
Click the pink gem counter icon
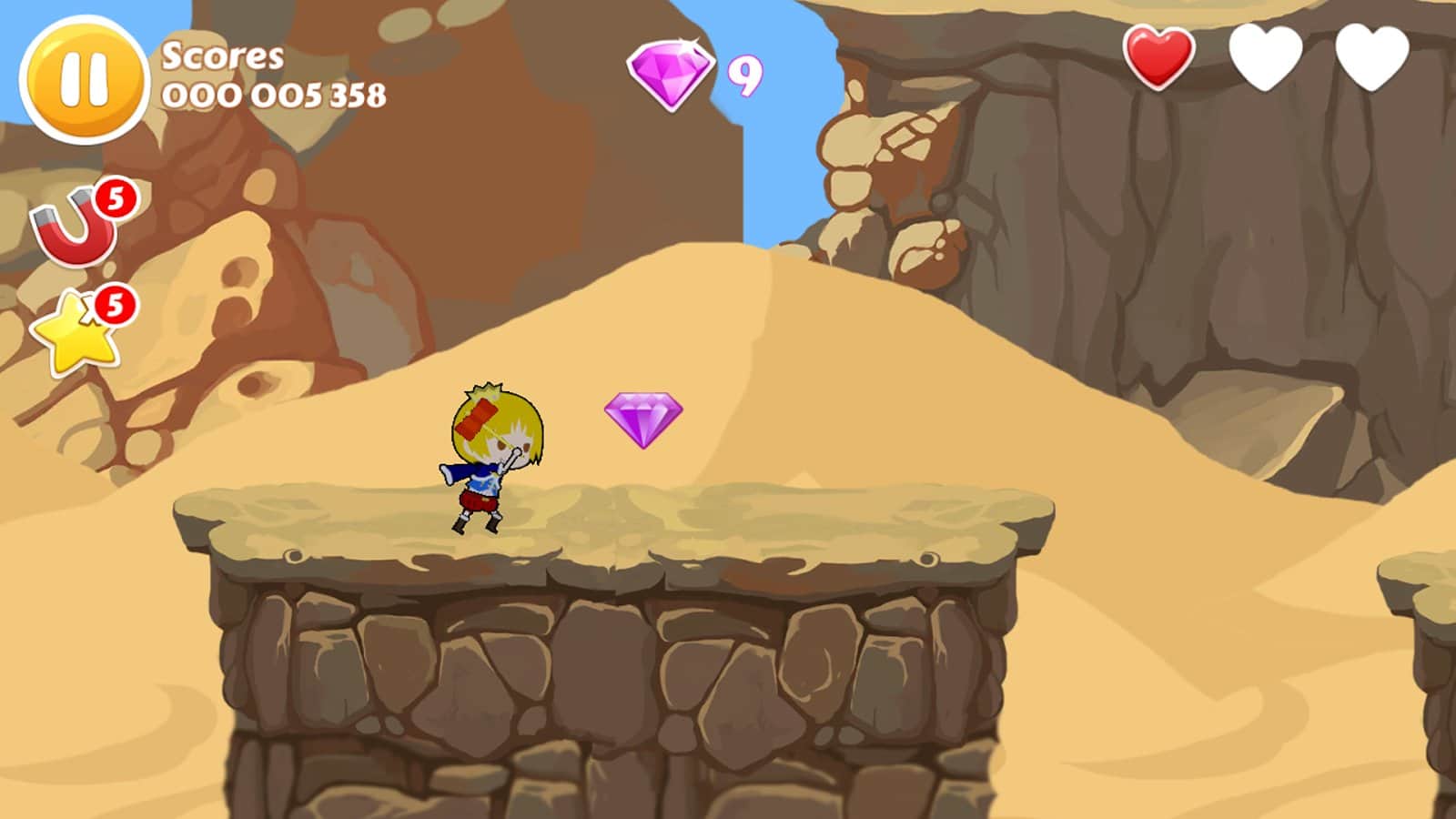pyautogui.click(x=671, y=71)
